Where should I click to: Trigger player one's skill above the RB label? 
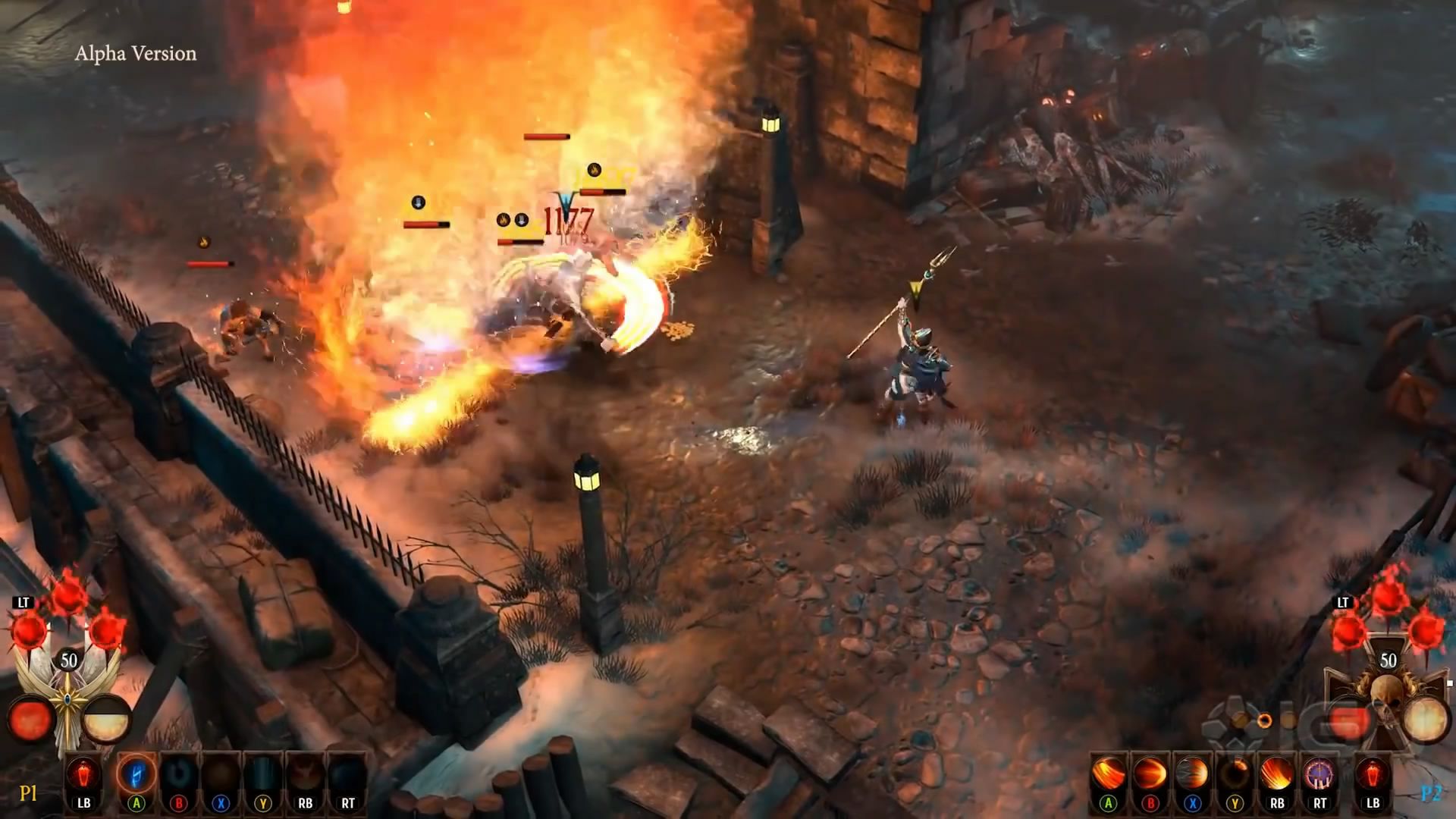tap(305, 775)
